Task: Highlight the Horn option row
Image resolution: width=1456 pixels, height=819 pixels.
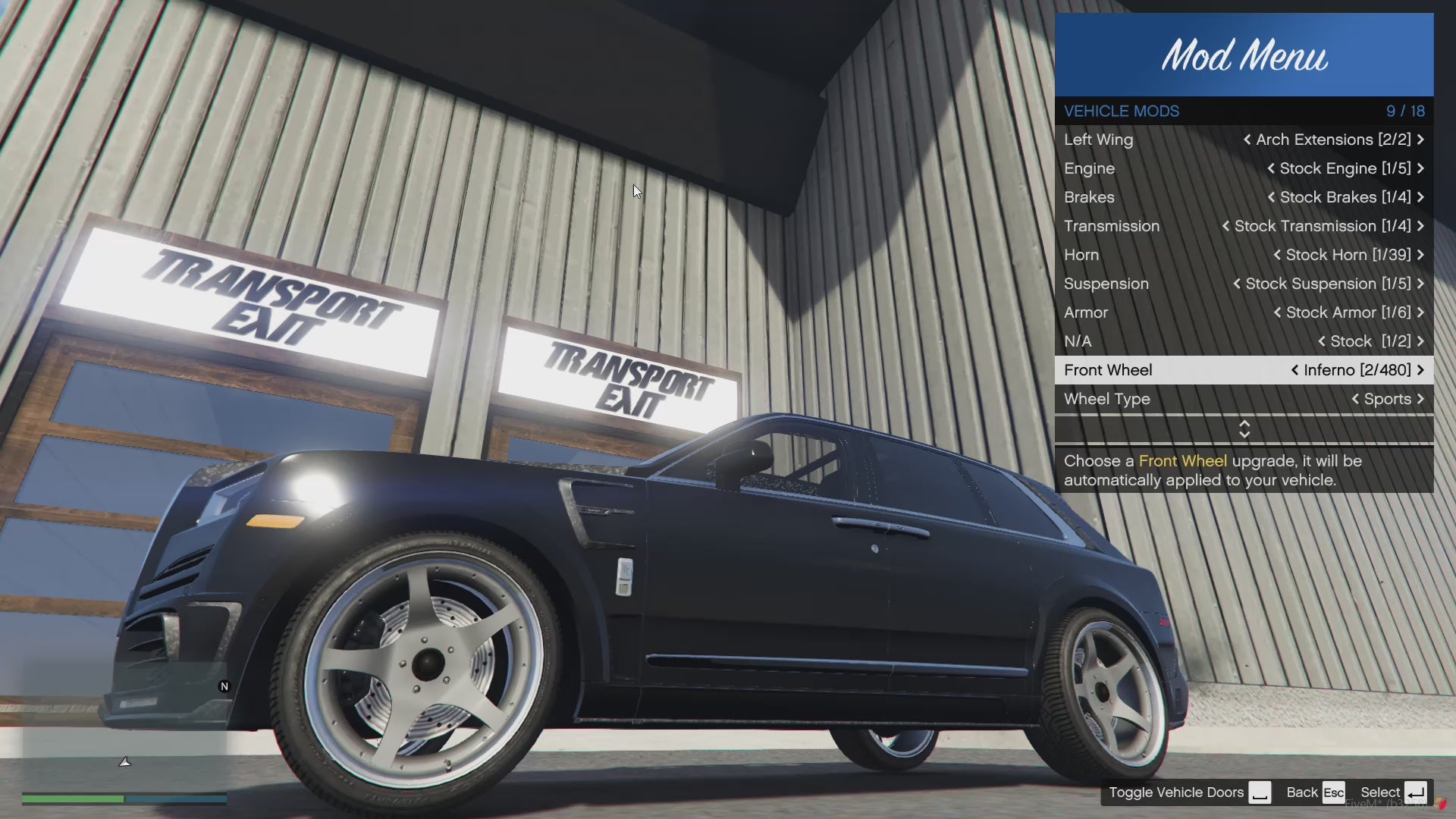Action: click(x=1244, y=255)
